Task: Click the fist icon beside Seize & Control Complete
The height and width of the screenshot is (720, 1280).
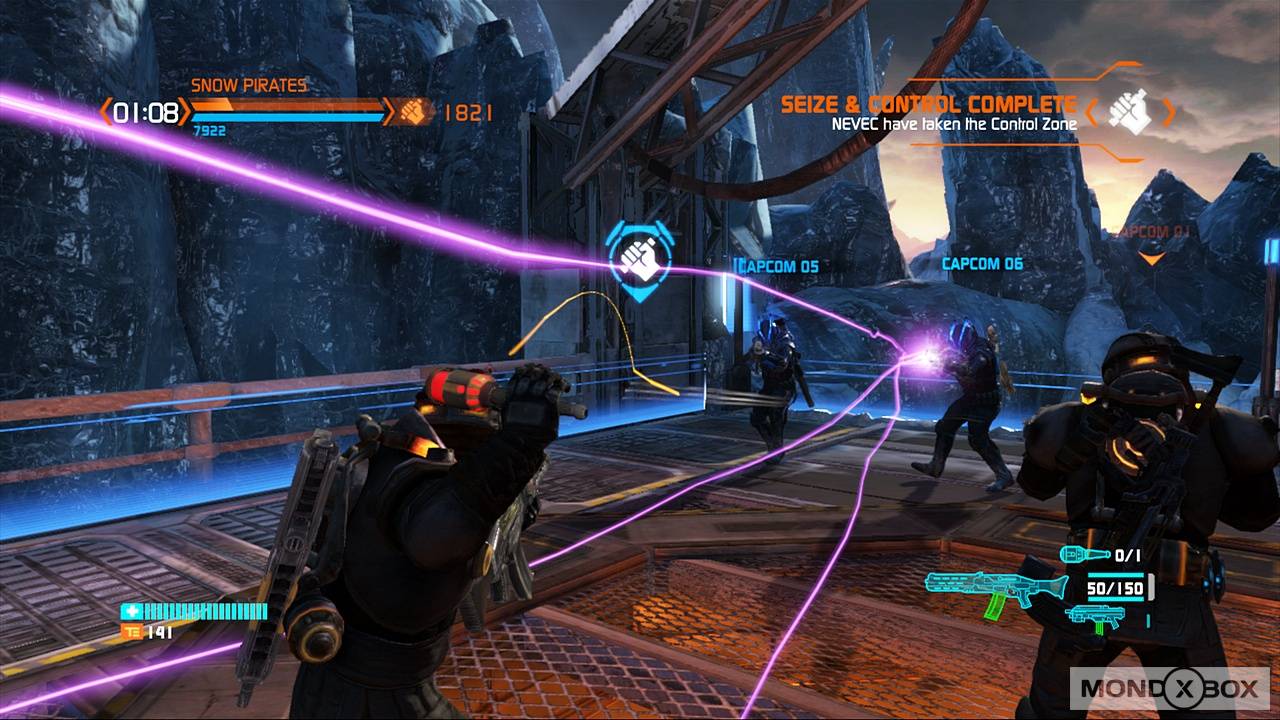Action: click(1130, 113)
